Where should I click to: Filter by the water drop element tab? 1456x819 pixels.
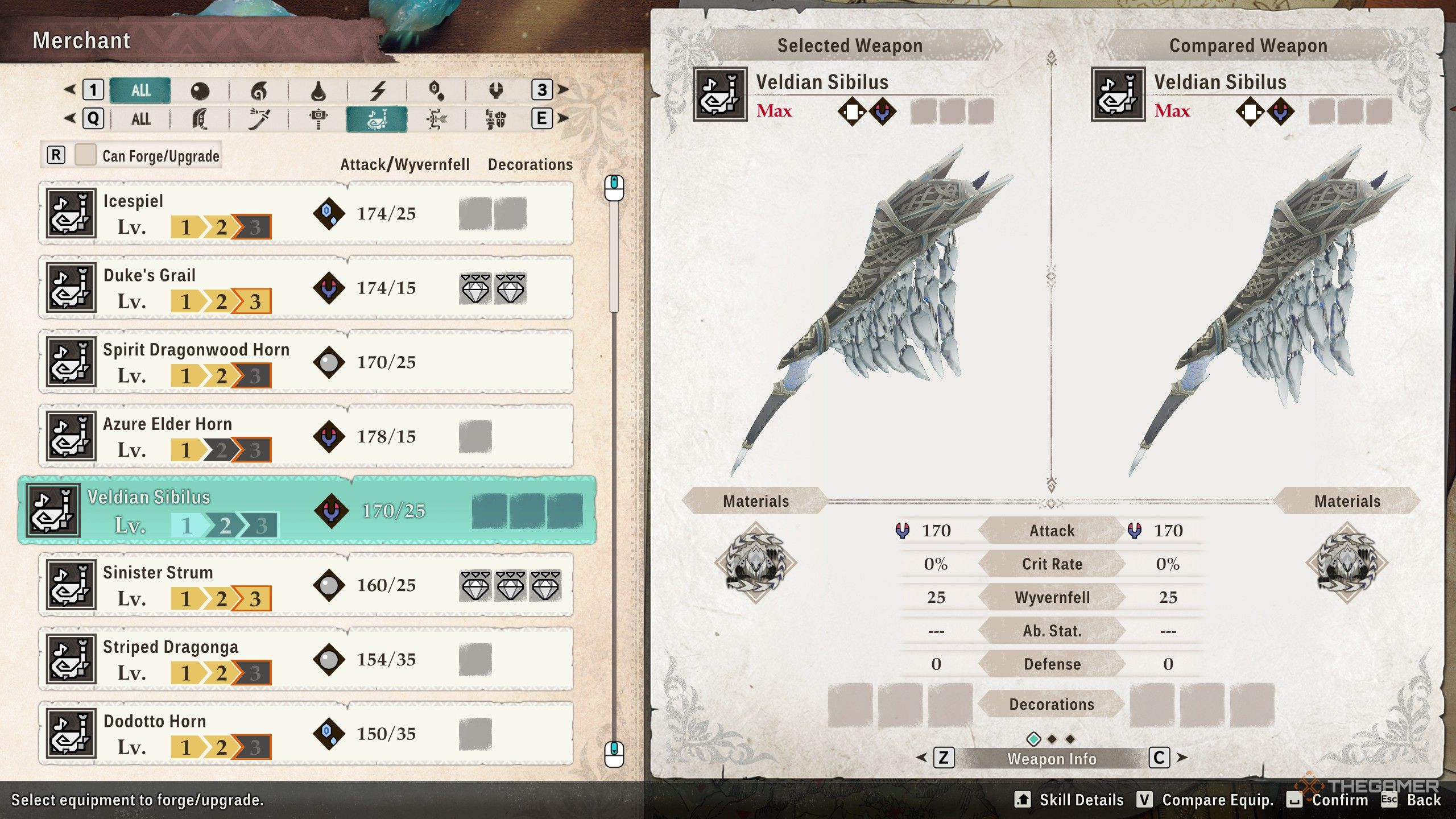[x=318, y=90]
